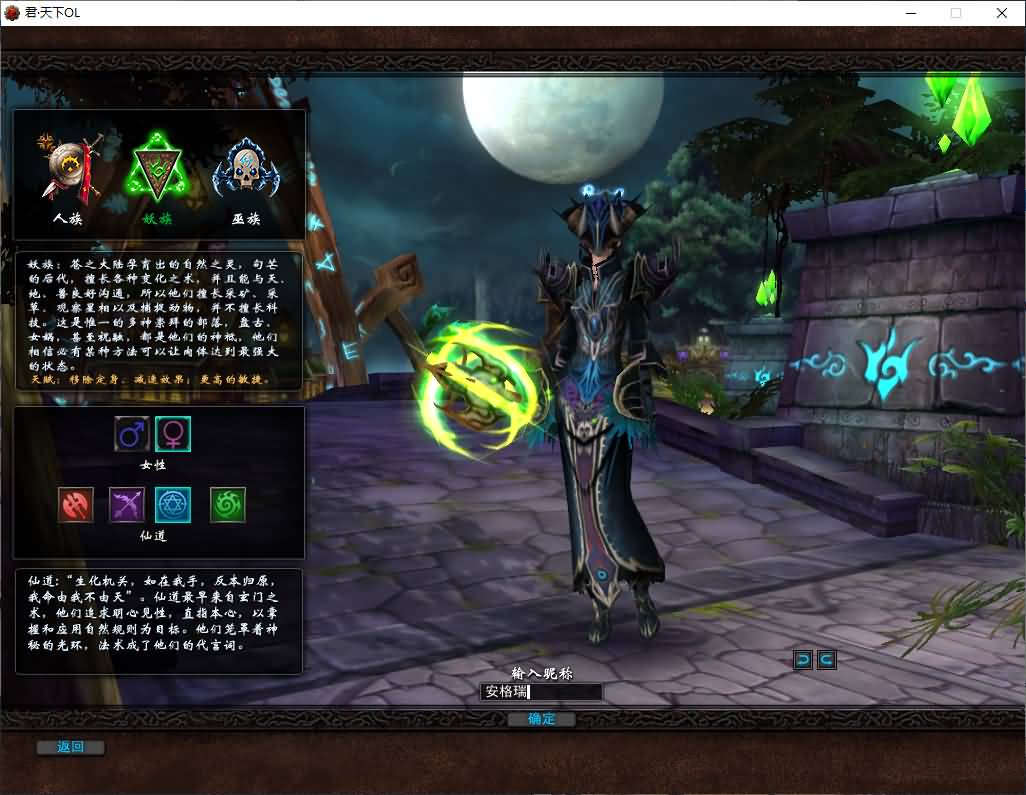Select the blue hexagram 仙道 class icon
Viewport: 1026px width, 795px height.
[173, 505]
